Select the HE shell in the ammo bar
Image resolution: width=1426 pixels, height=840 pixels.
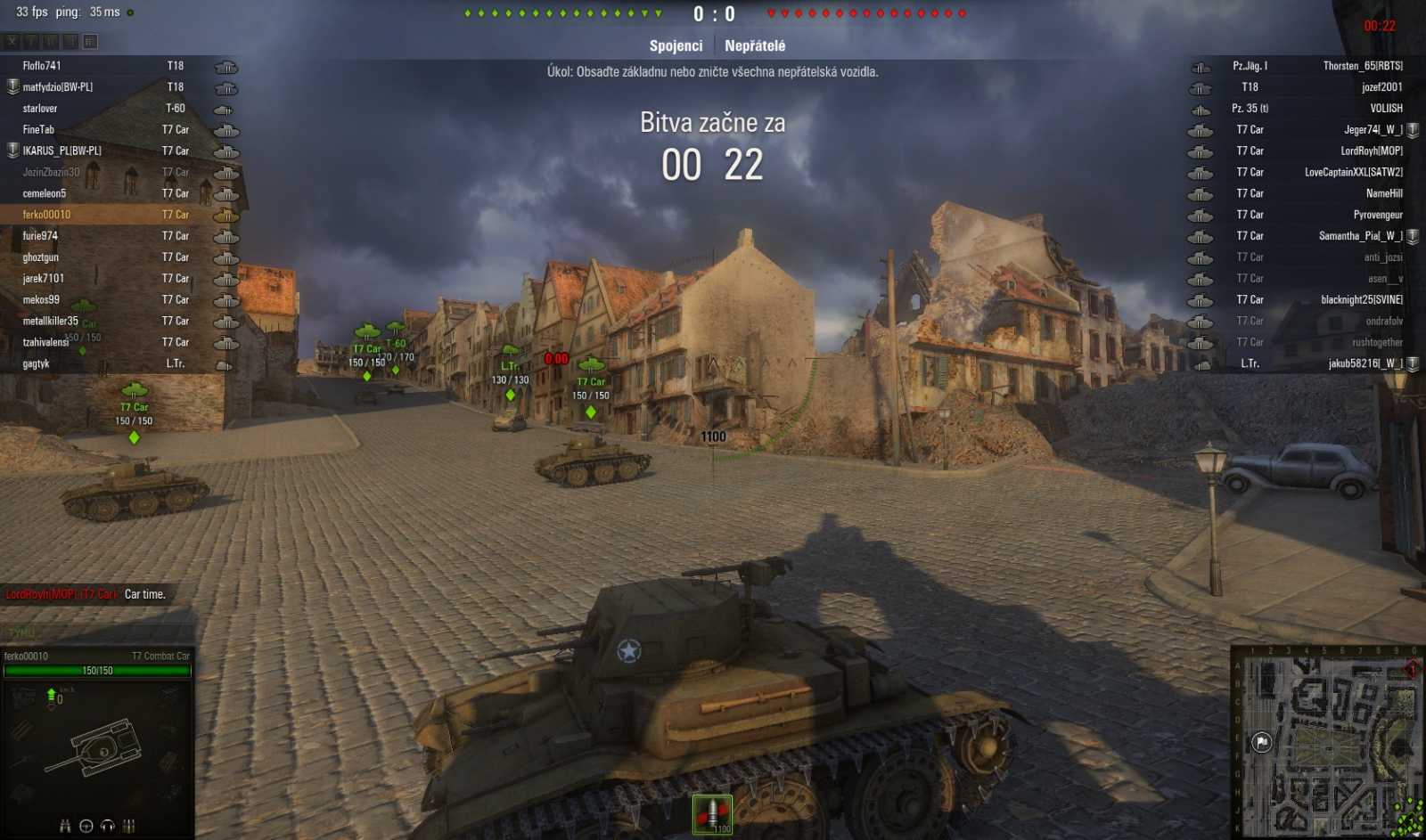point(713,813)
